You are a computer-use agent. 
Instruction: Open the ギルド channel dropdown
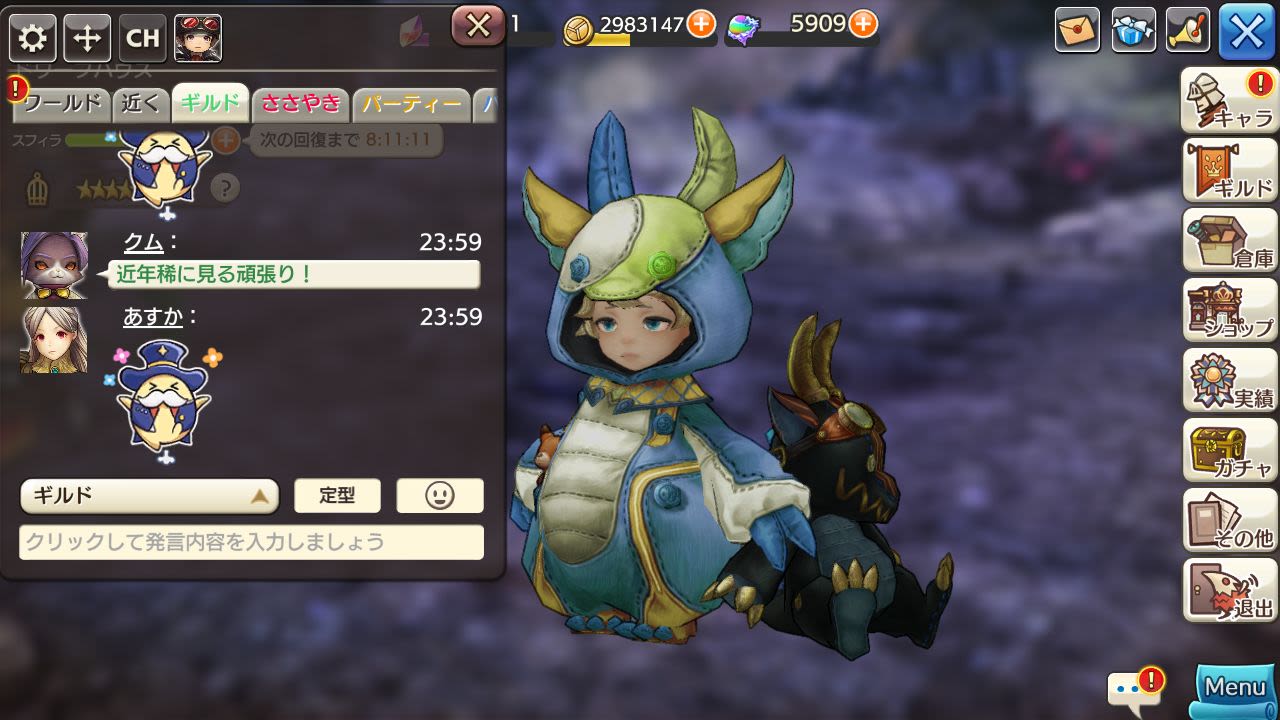point(149,496)
